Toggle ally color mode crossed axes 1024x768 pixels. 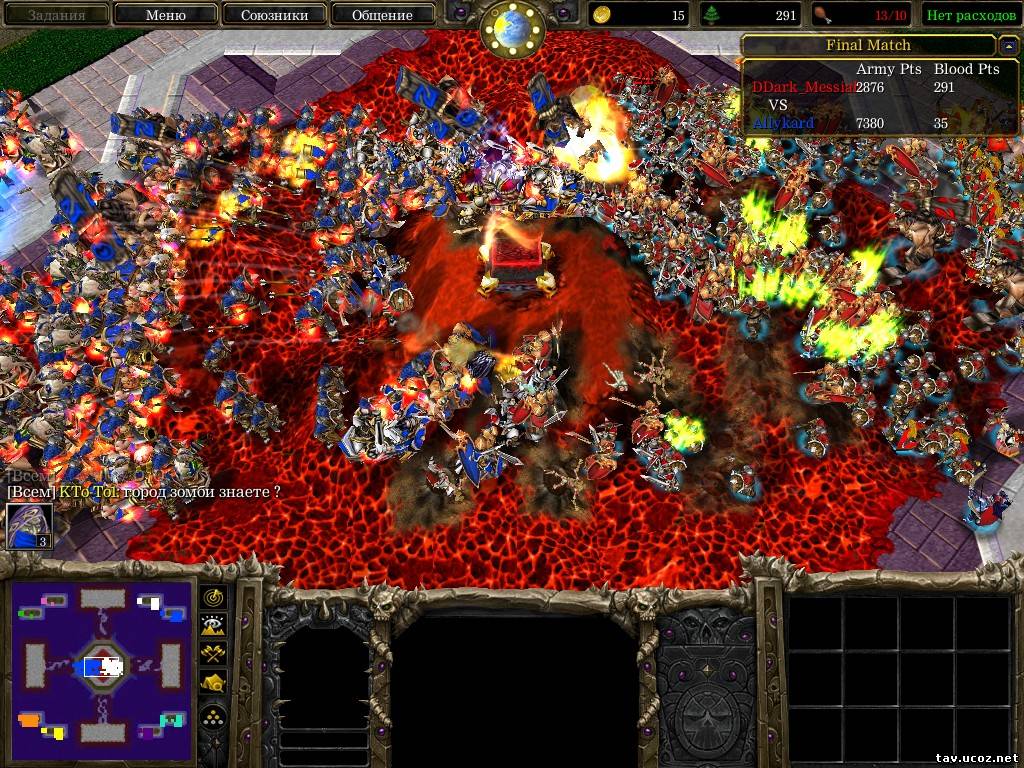point(214,654)
